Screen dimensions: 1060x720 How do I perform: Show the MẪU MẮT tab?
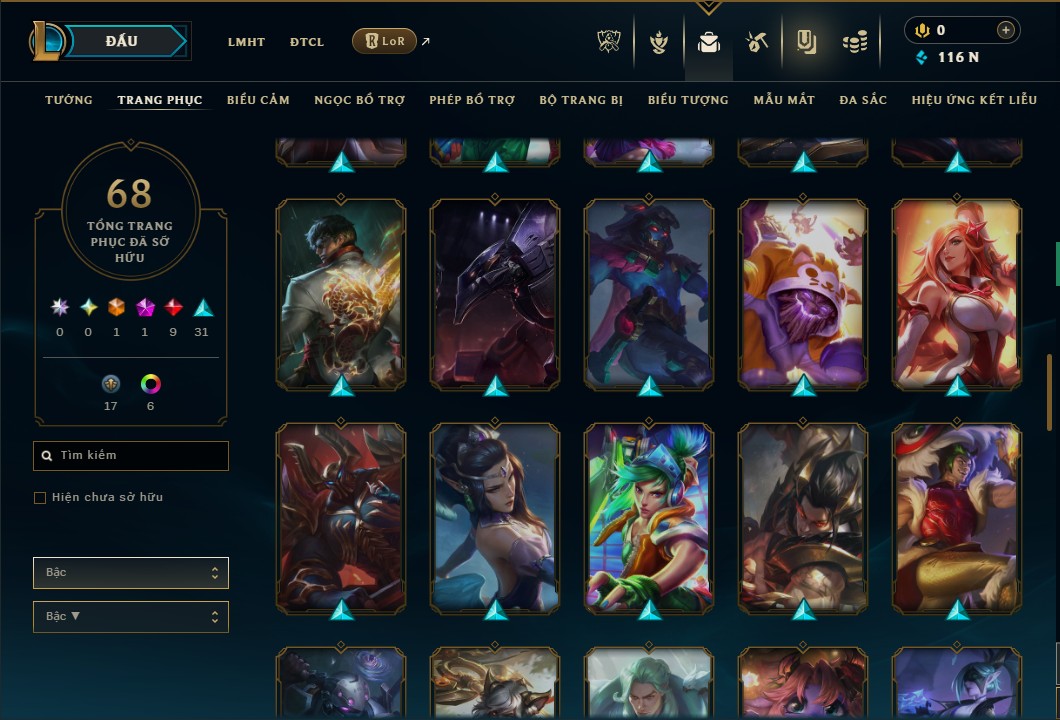point(784,100)
